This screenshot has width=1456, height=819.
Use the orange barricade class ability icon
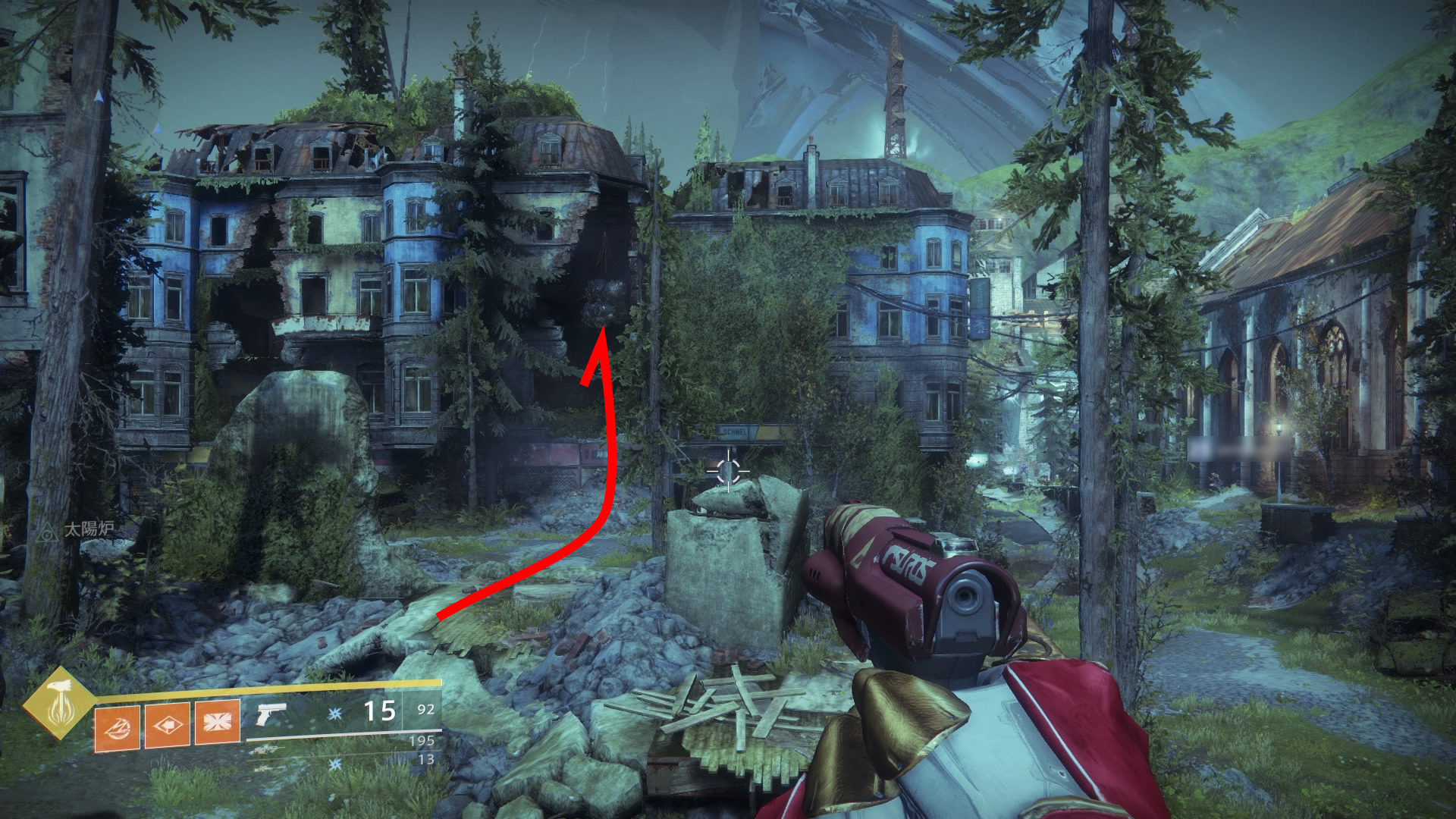216,723
